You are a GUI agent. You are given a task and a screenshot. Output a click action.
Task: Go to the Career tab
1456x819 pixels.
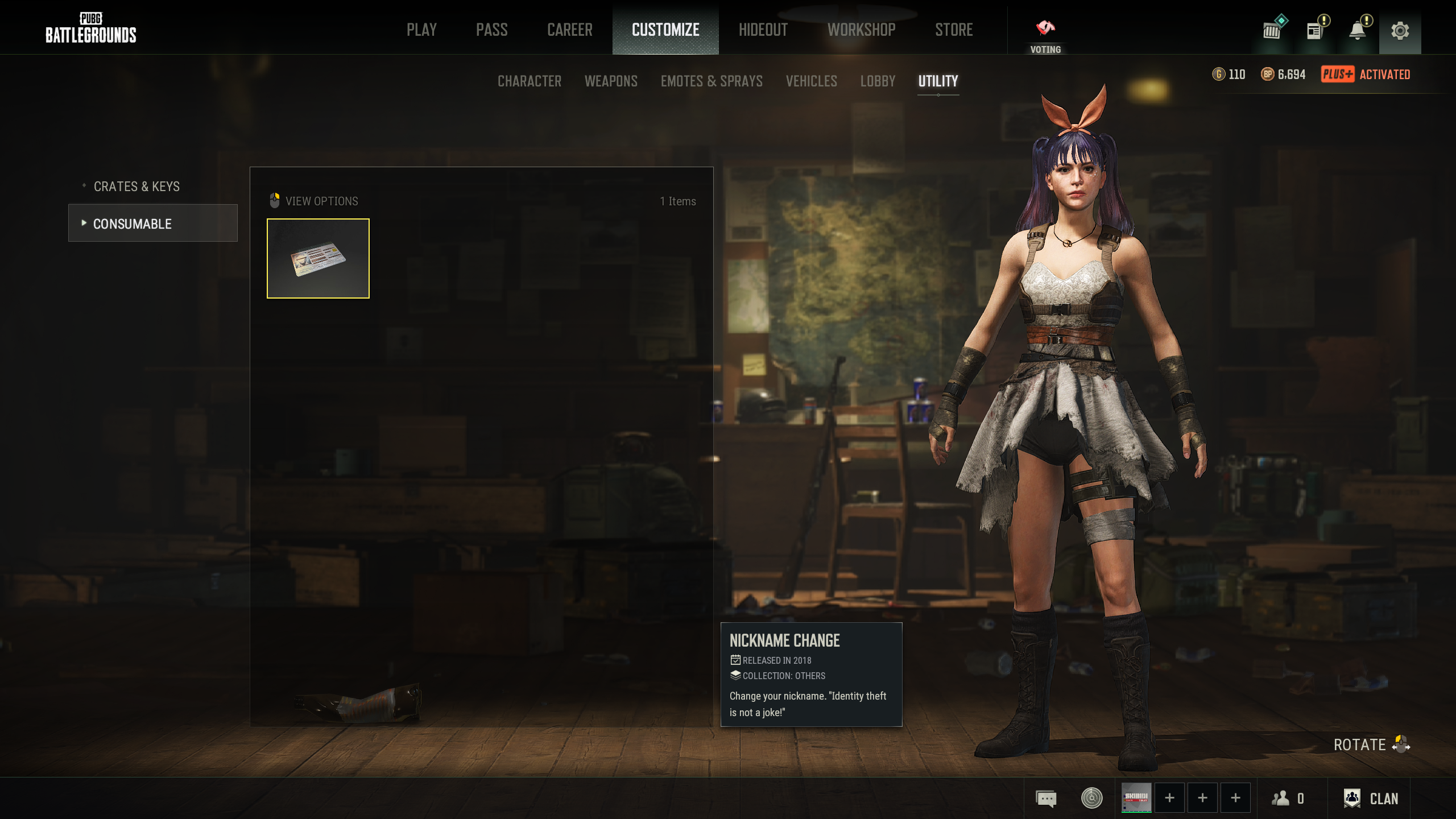(x=569, y=30)
